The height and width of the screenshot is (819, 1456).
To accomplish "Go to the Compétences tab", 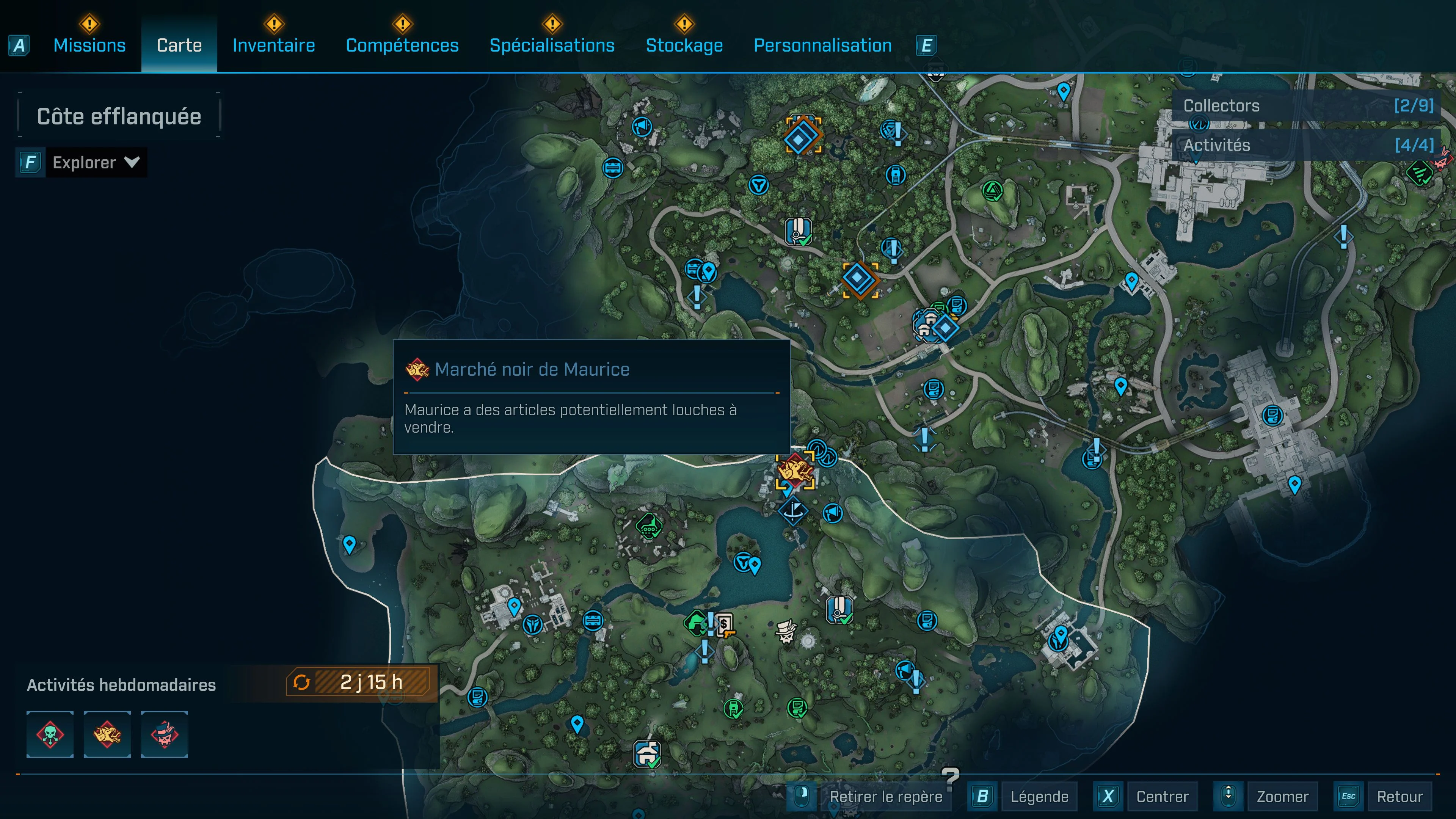I will (x=402, y=45).
